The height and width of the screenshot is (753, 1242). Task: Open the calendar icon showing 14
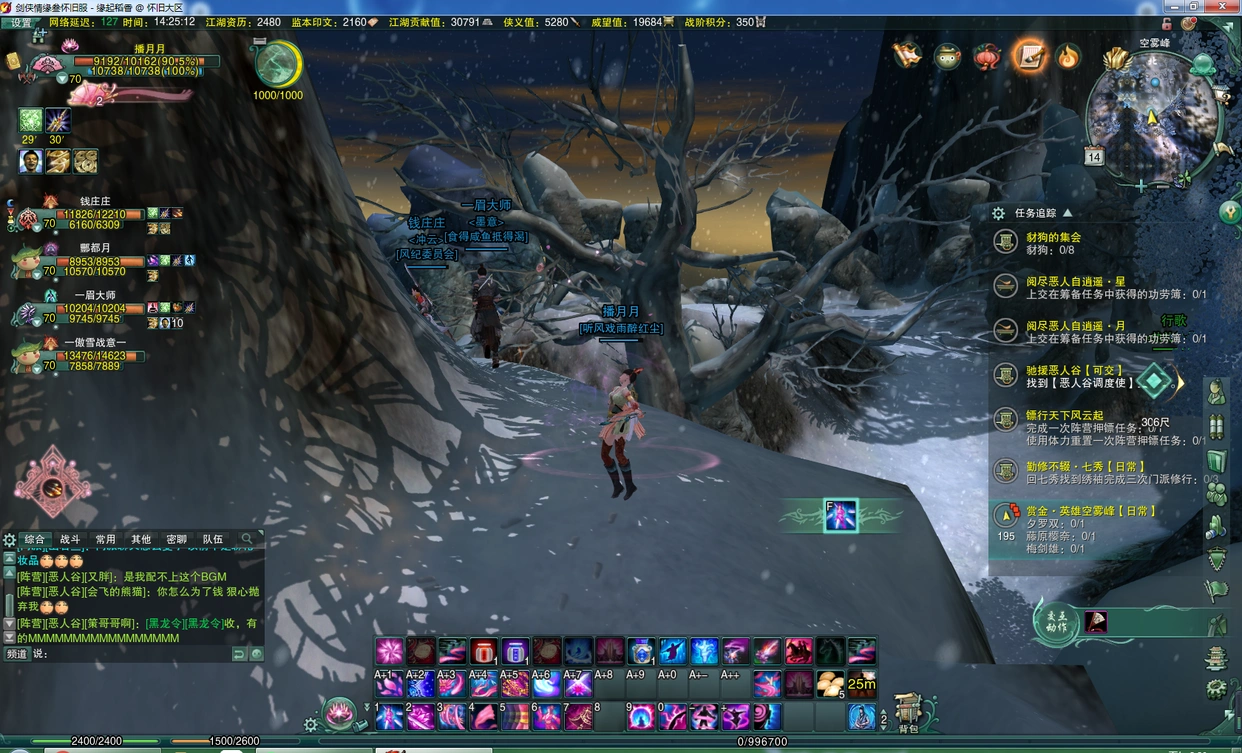pos(1094,157)
